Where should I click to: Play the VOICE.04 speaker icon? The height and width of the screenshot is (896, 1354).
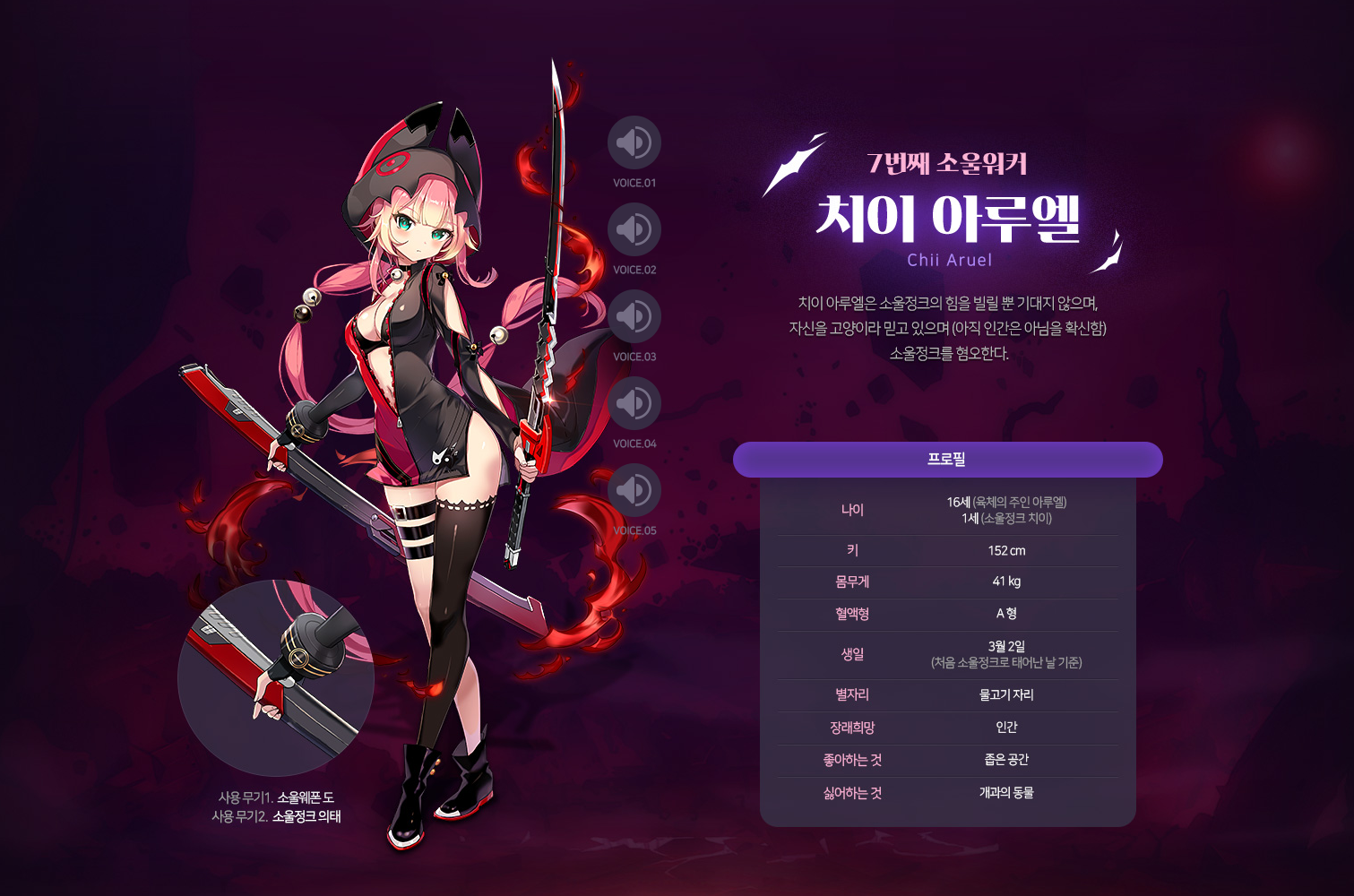(x=634, y=401)
